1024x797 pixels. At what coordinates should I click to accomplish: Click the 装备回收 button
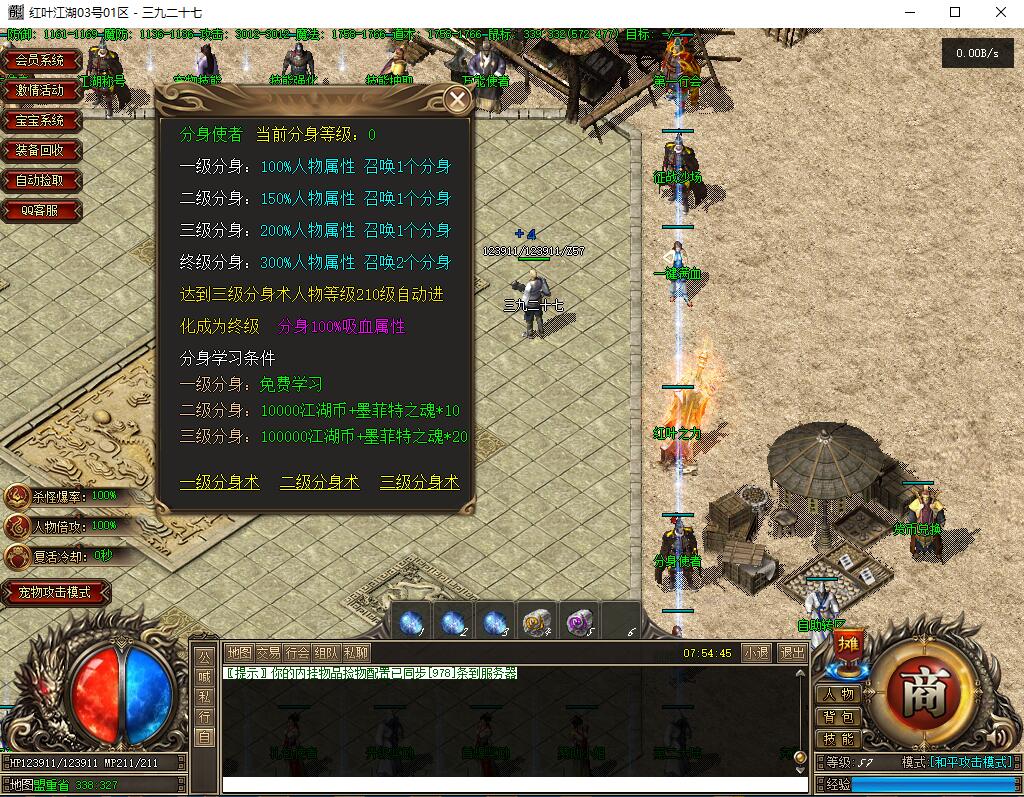pyautogui.click(x=40, y=150)
